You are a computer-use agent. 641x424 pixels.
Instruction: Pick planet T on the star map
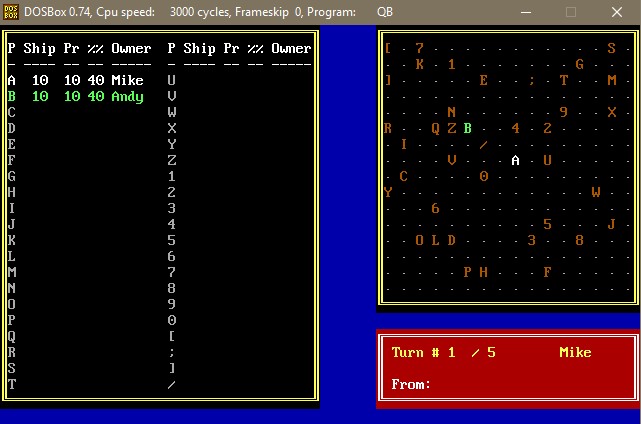pos(563,80)
